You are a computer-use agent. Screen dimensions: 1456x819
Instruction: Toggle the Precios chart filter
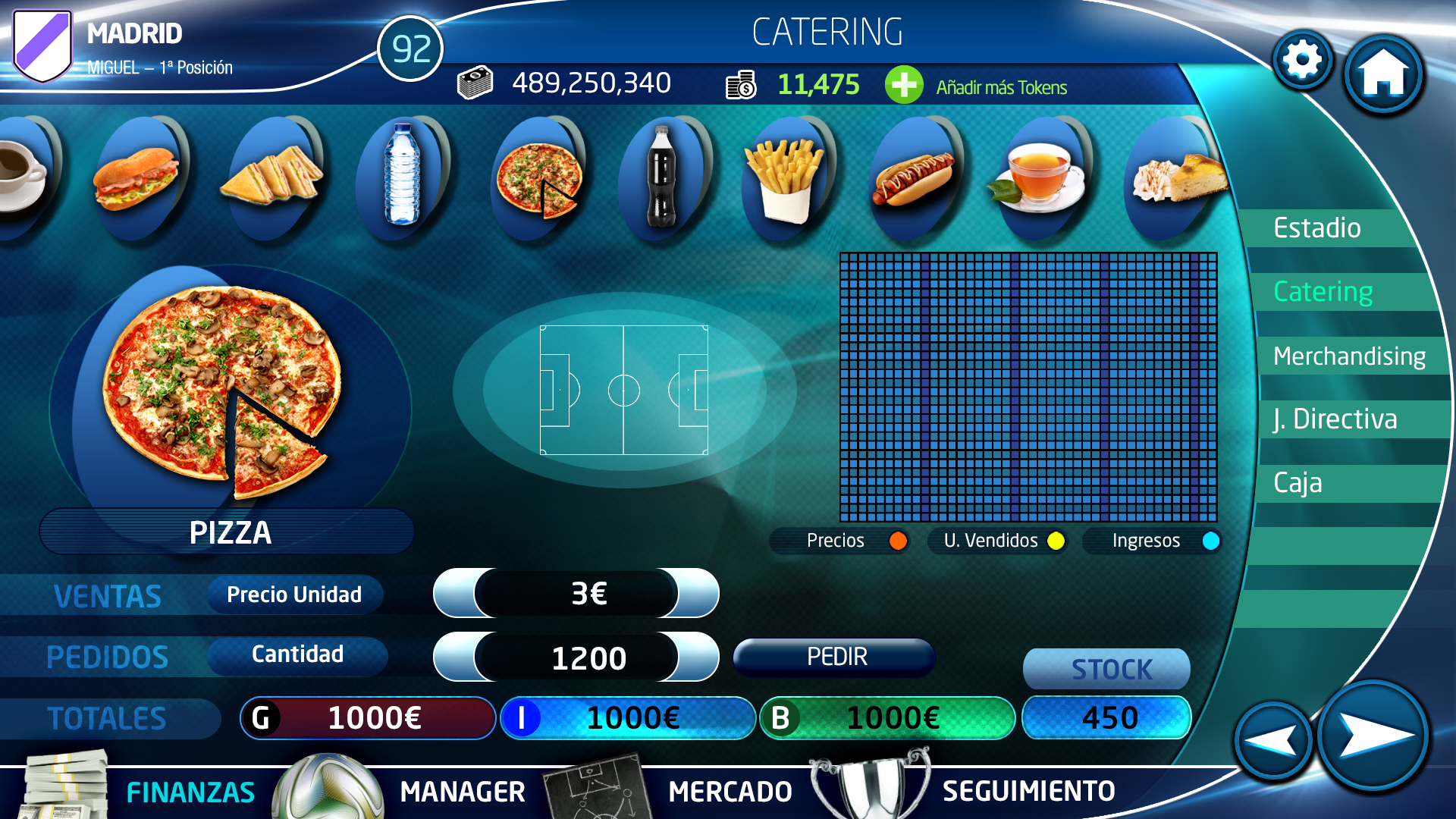point(898,541)
